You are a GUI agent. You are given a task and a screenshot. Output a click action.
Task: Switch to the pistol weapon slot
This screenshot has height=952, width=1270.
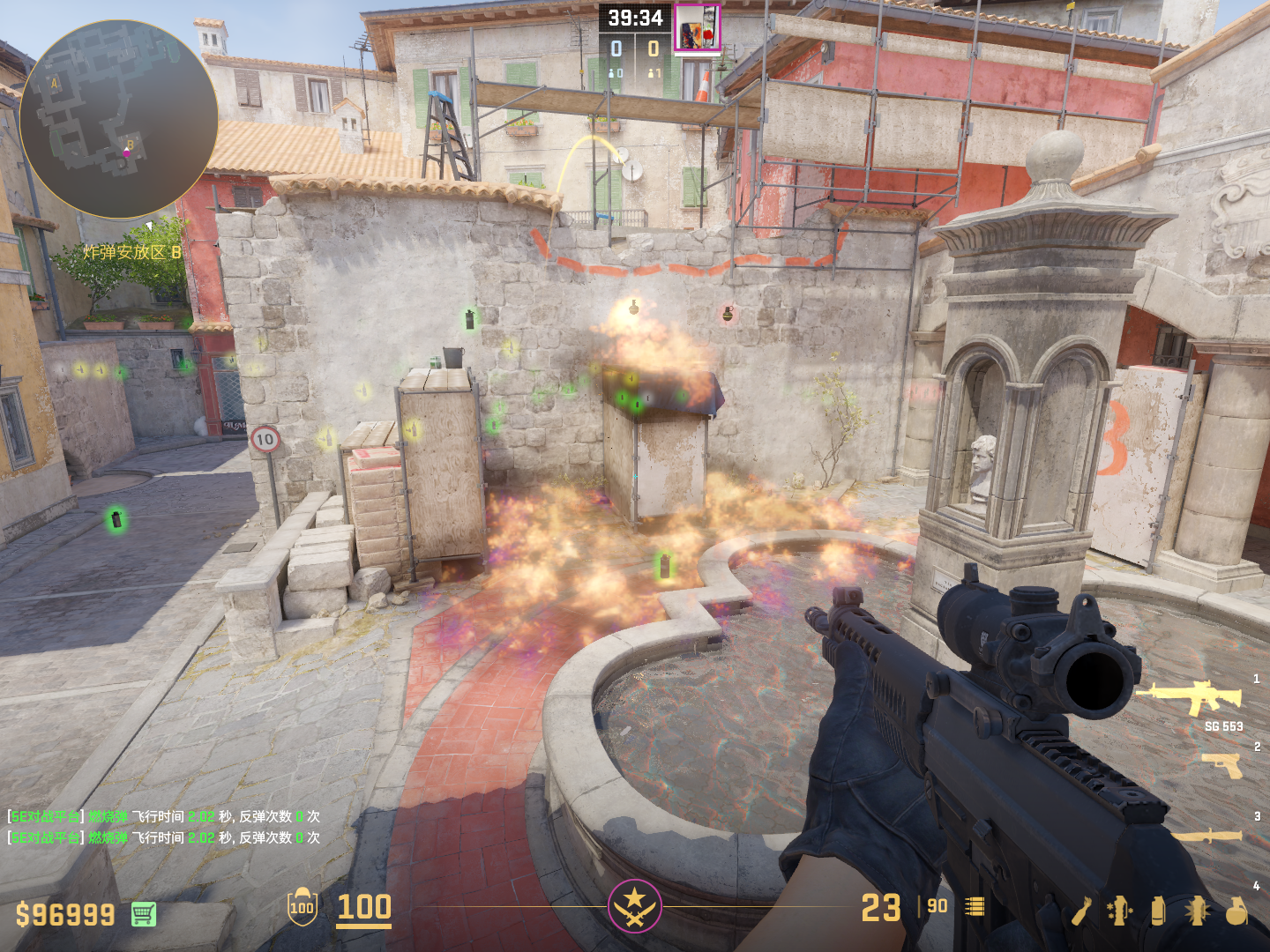click(1222, 765)
